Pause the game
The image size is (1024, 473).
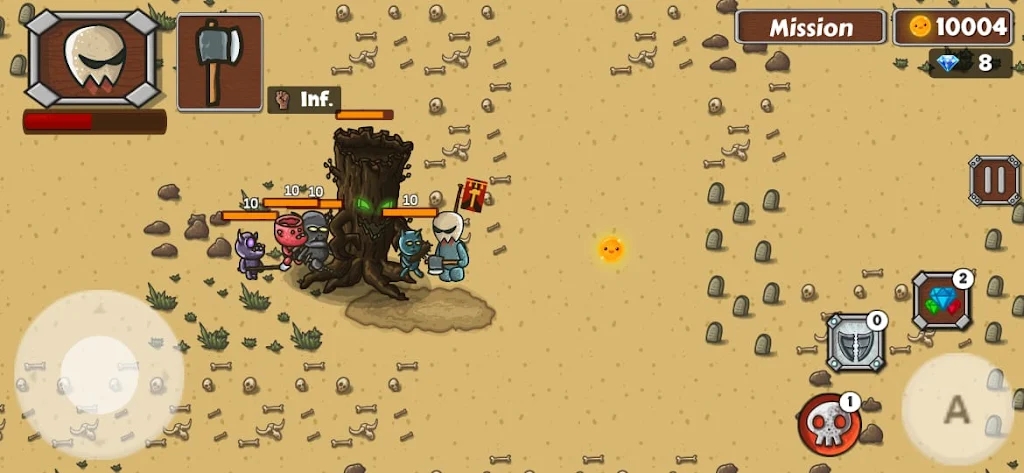coord(993,181)
